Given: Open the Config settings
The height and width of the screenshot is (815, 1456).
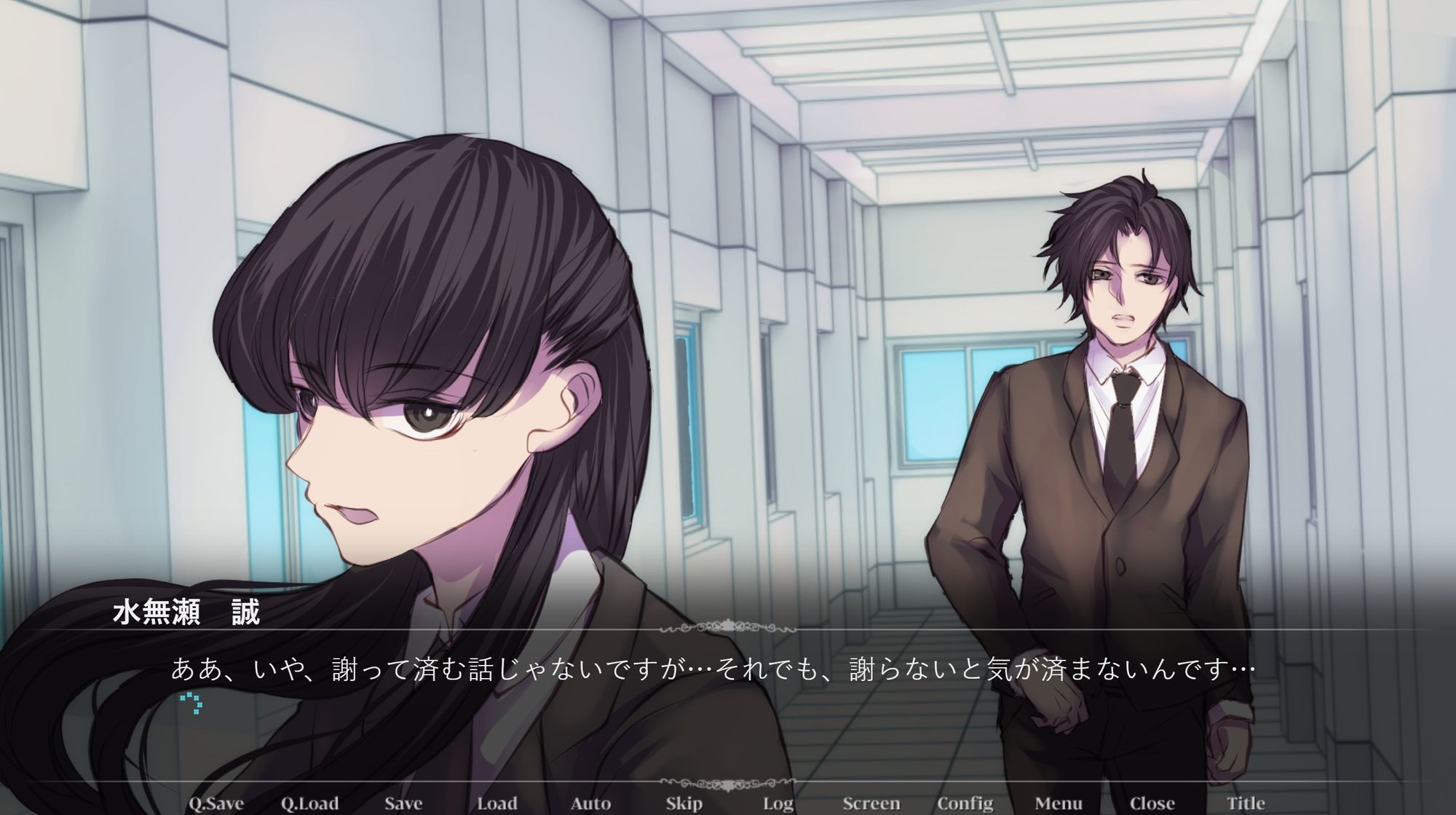Looking at the screenshot, I should [x=965, y=804].
